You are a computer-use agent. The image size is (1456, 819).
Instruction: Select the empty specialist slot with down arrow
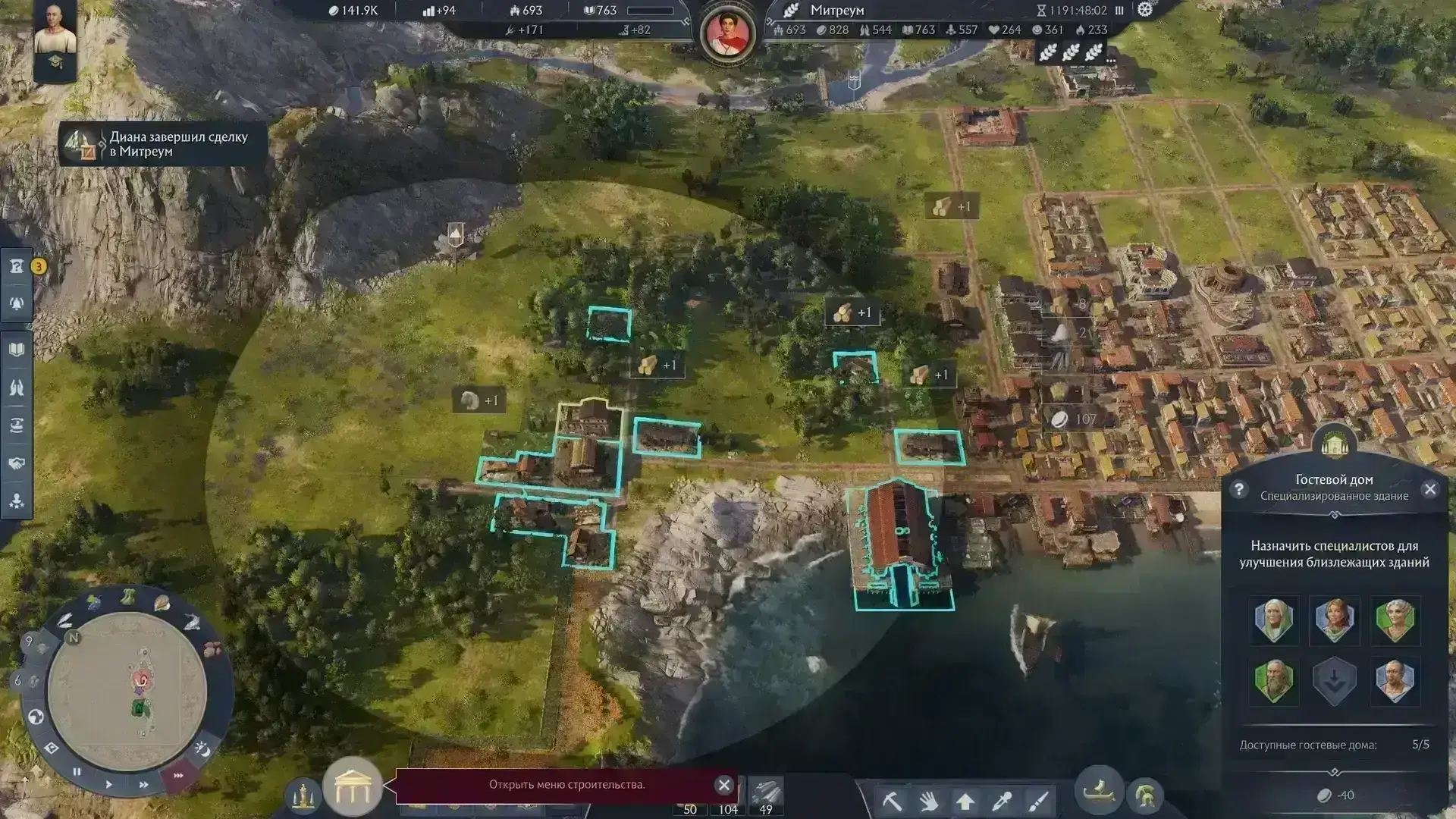[1334, 680]
